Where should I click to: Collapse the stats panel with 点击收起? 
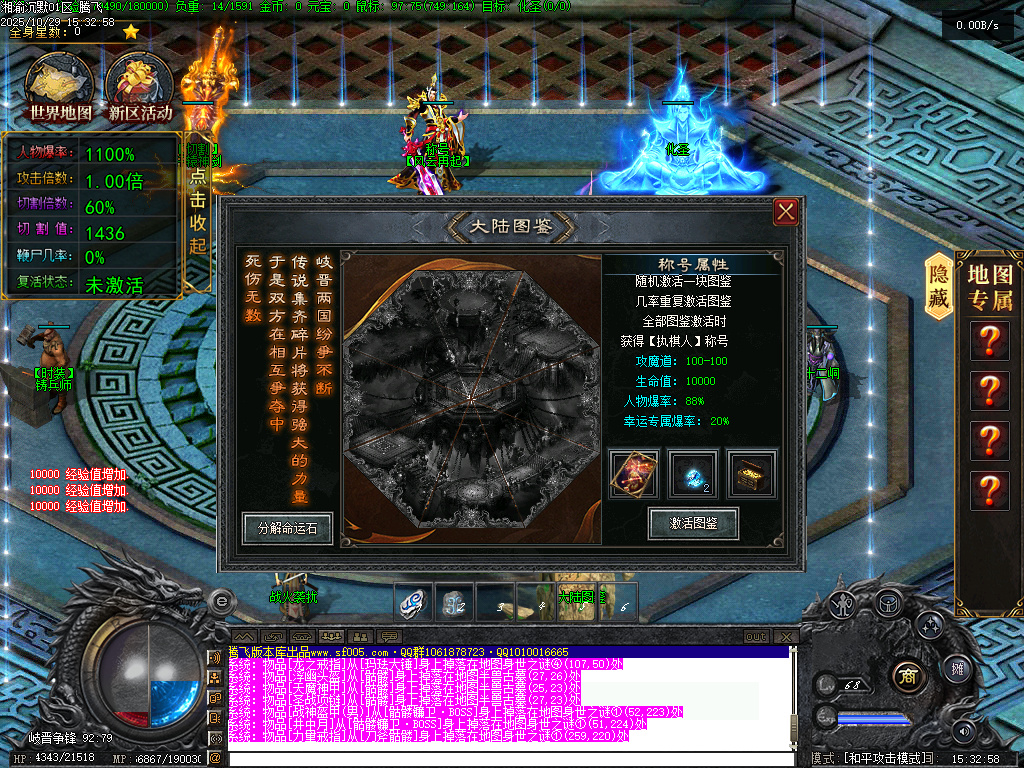click(198, 212)
